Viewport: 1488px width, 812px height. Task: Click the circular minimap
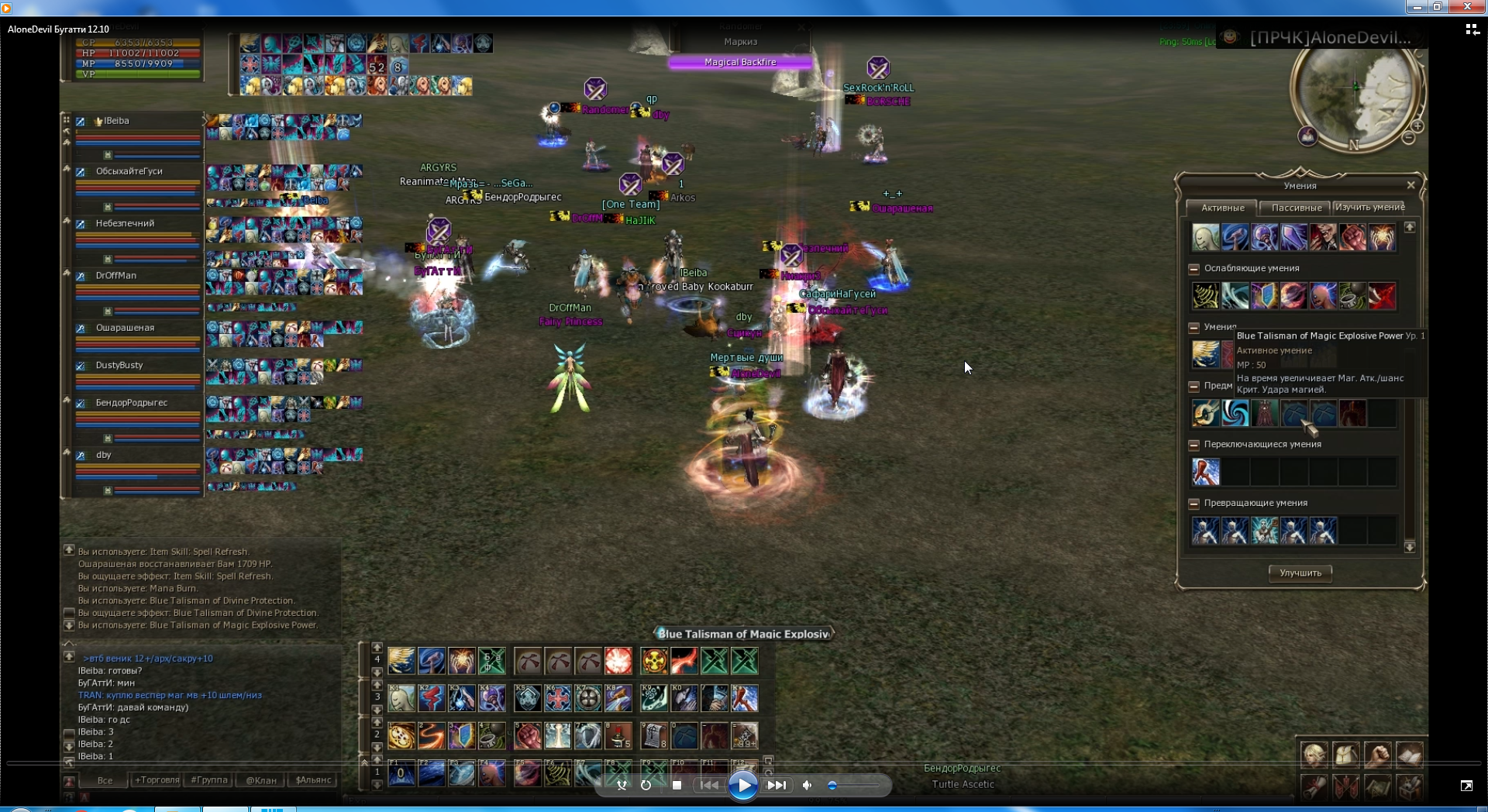click(x=1355, y=93)
